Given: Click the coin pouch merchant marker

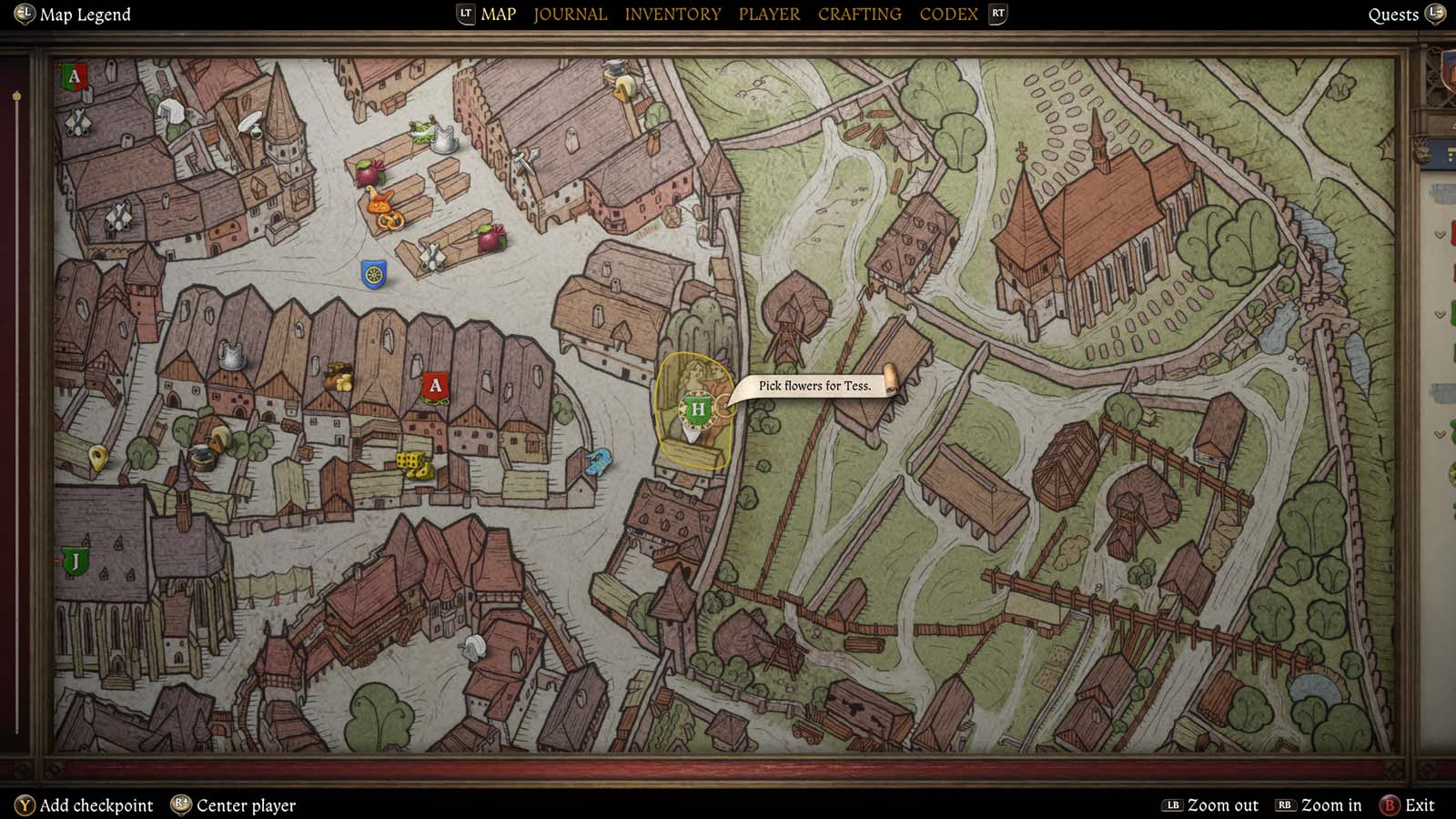Looking at the screenshot, I should (338, 379).
